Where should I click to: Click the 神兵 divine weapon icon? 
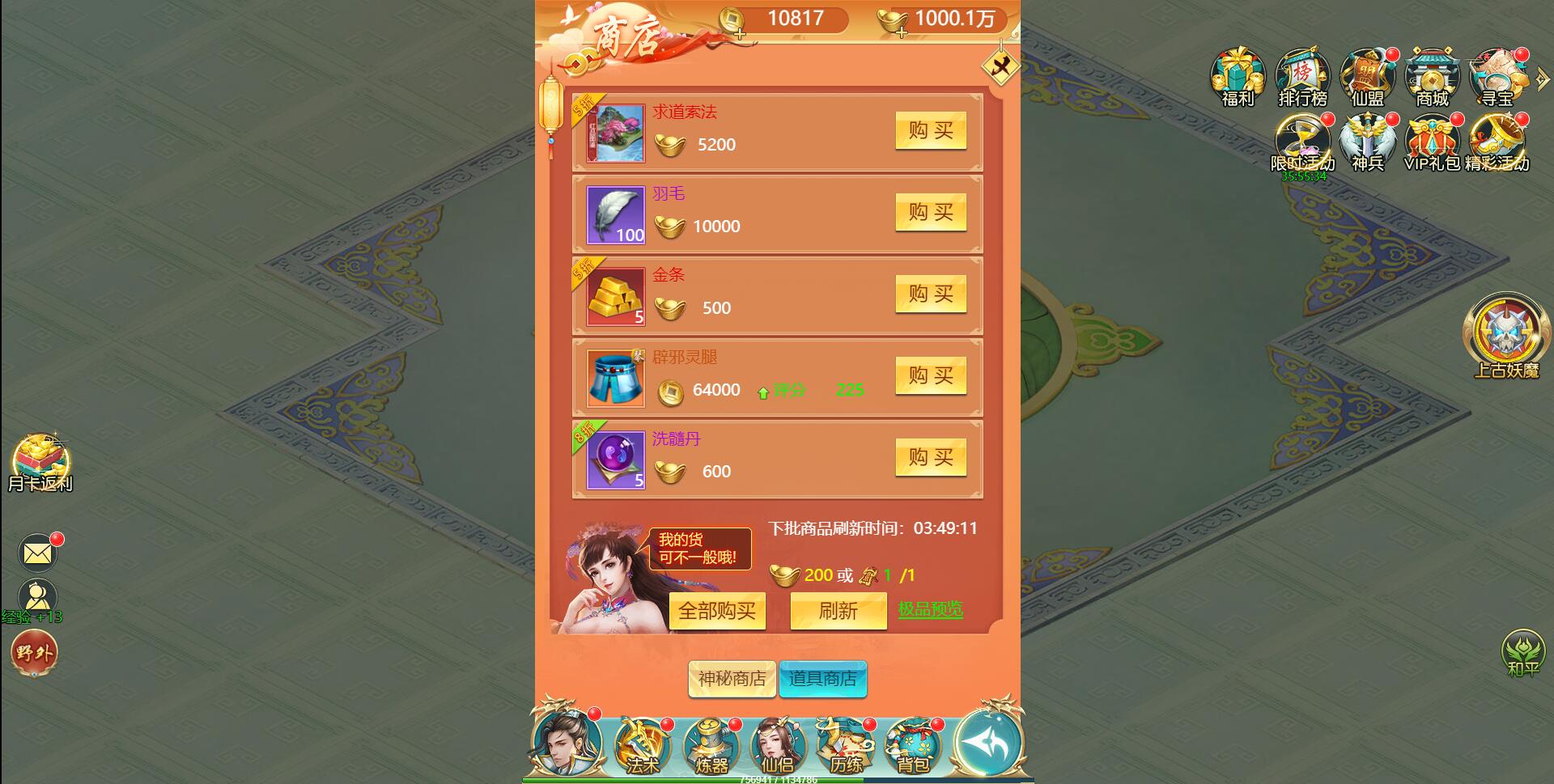click(1366, 144)
